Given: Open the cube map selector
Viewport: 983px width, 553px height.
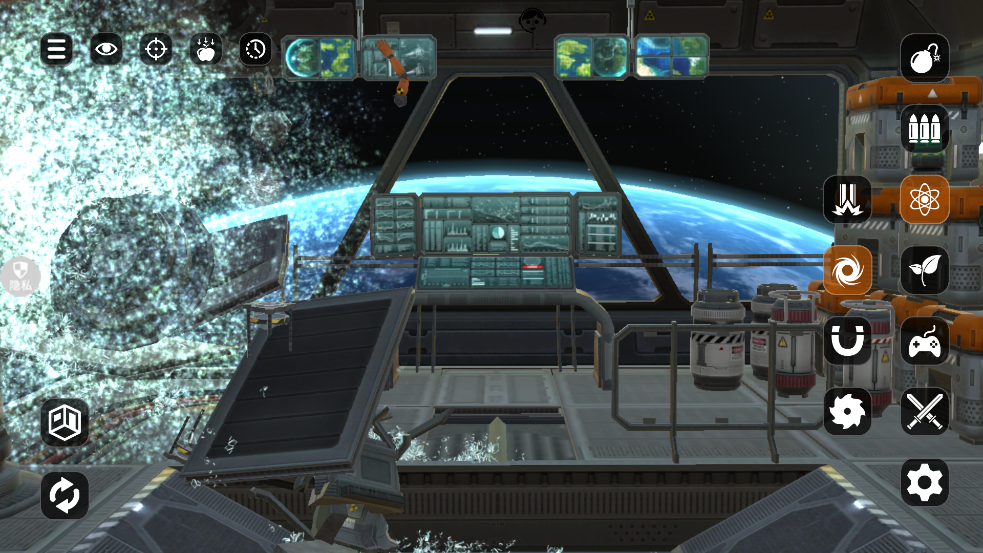Looking at the screenshot, I should coord(65,422).
